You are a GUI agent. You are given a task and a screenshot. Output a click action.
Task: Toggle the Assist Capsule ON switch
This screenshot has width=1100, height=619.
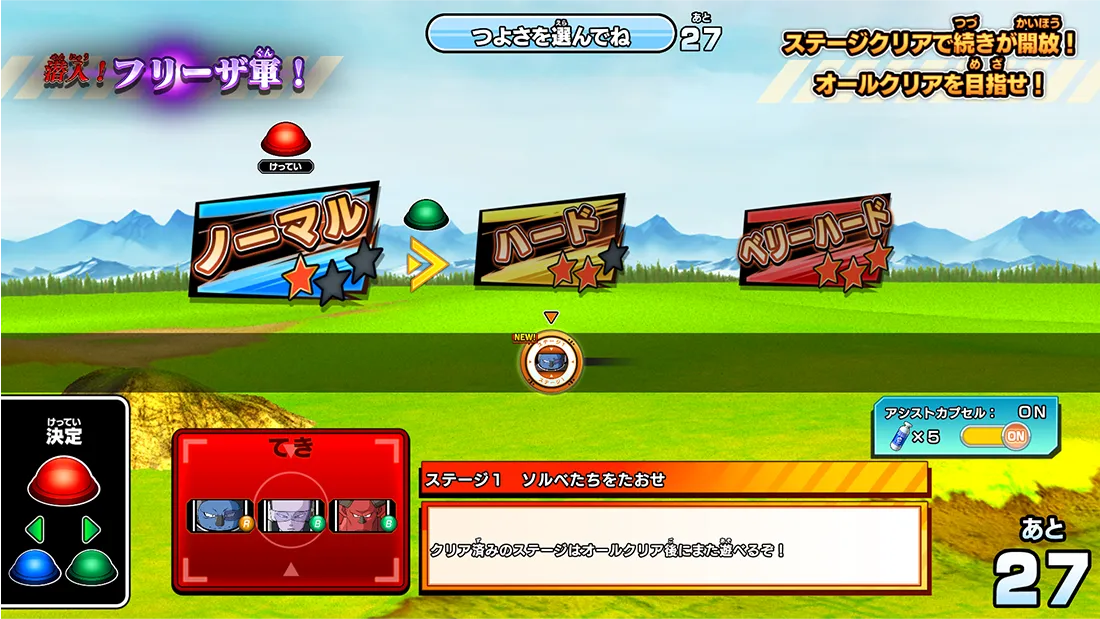994,436
